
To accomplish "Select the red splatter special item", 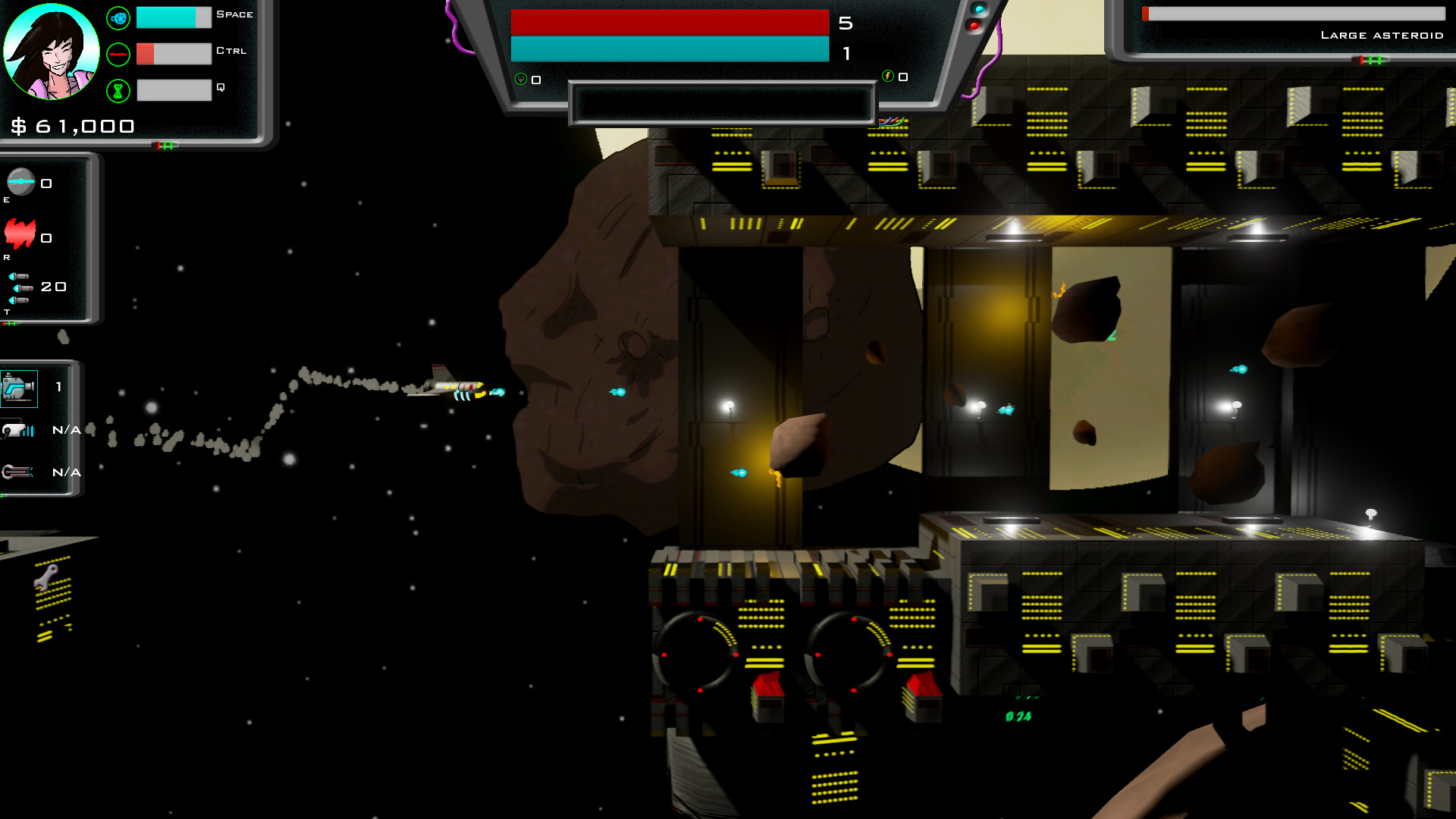I will (20, 234).
